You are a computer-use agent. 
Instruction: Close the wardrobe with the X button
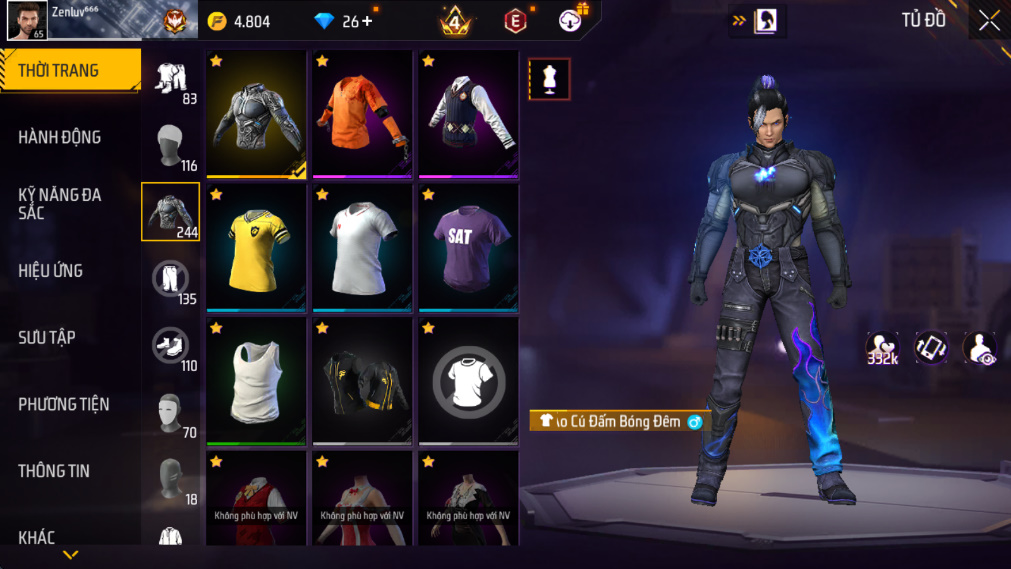coord(989,21)
